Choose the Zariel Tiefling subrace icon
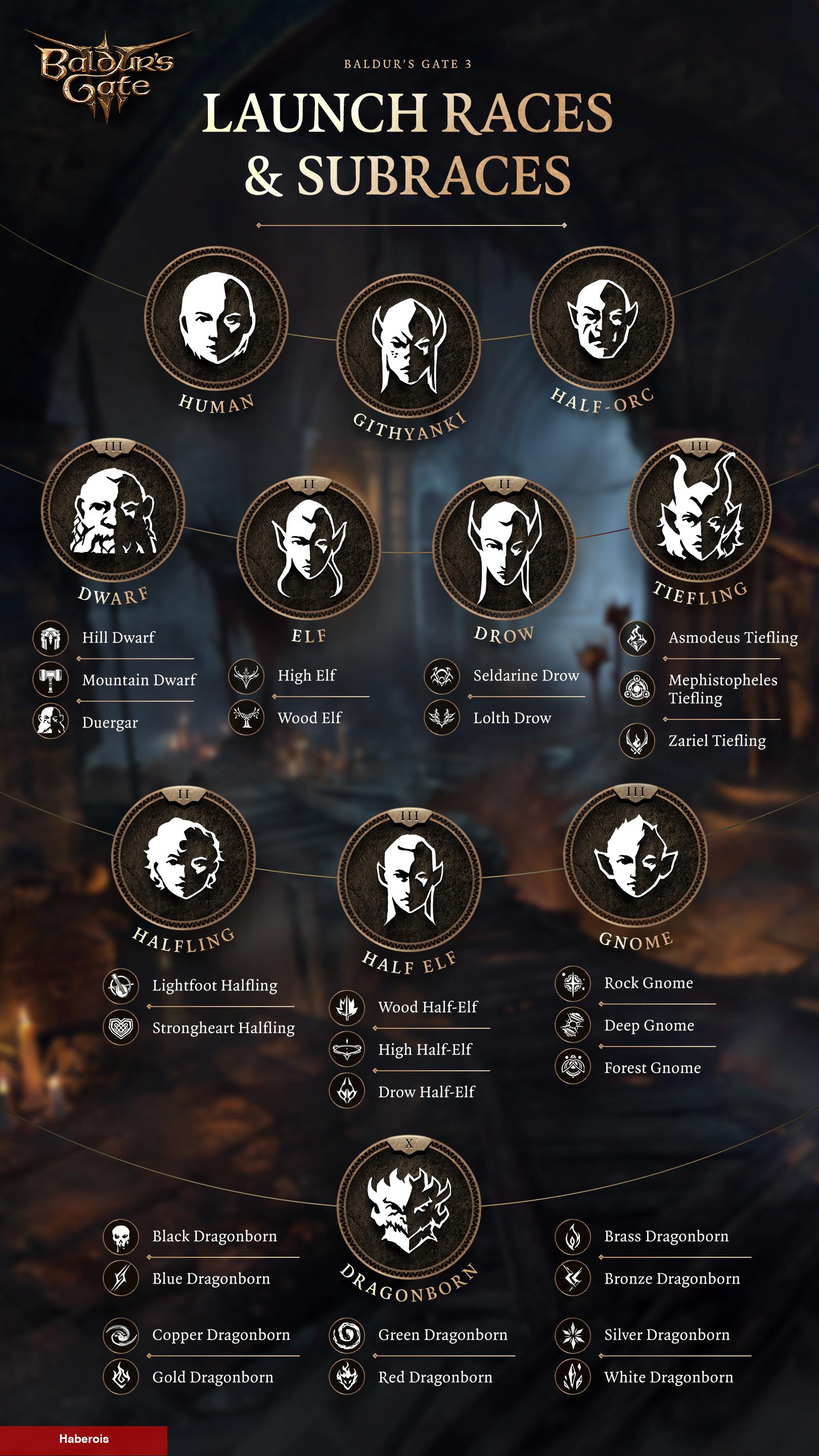The image size is (819, 1456). (x=637, y=741)
